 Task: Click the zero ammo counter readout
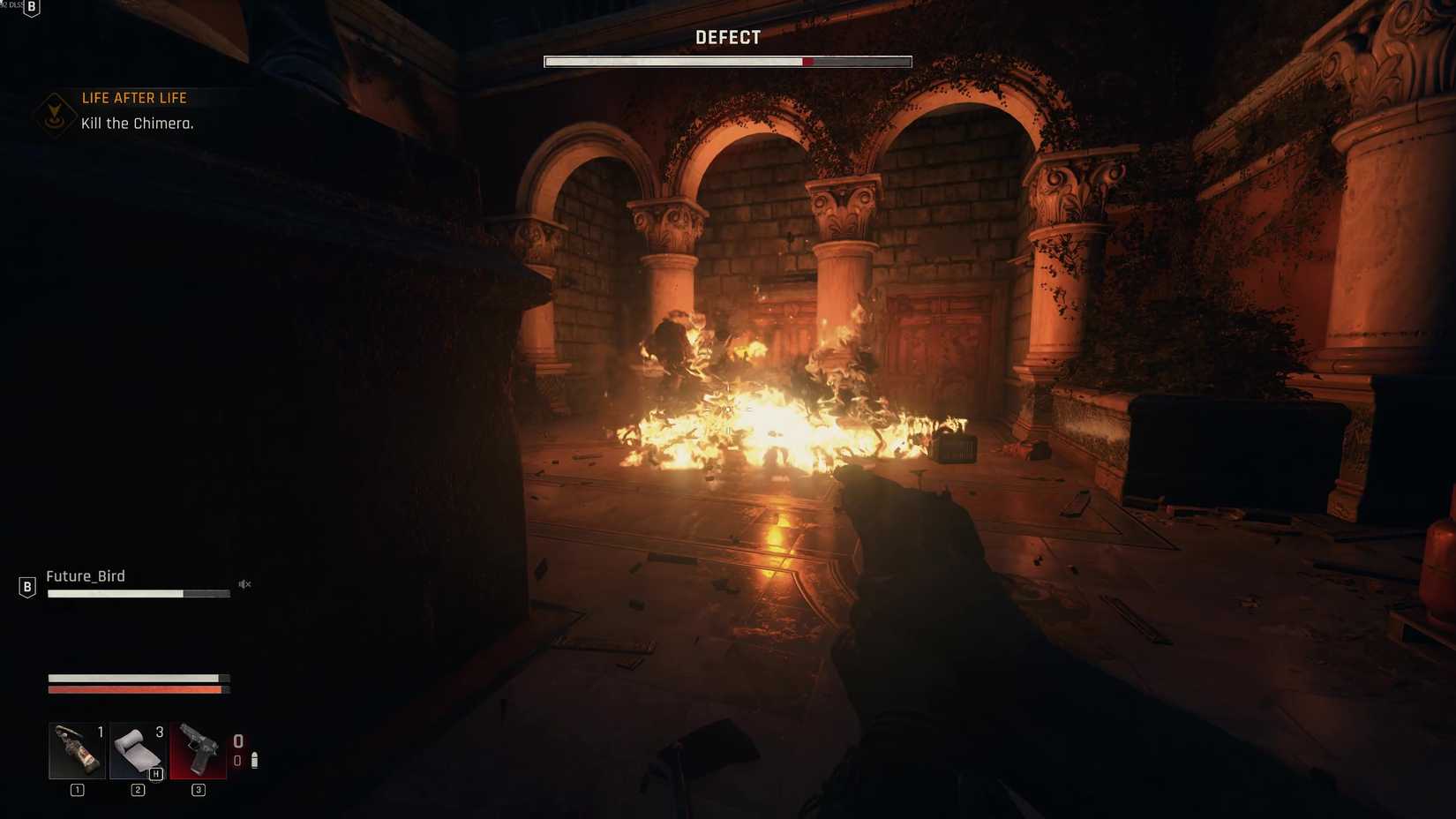click(x=236, y=741)
